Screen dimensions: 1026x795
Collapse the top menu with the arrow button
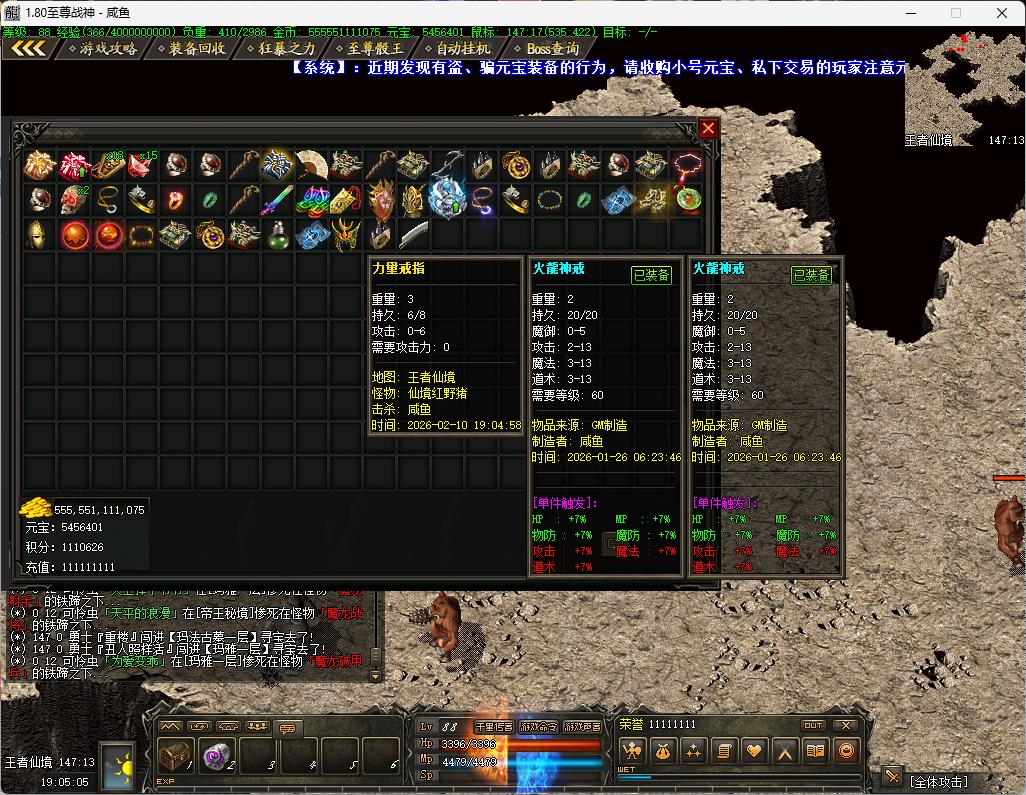click(28, 48)
